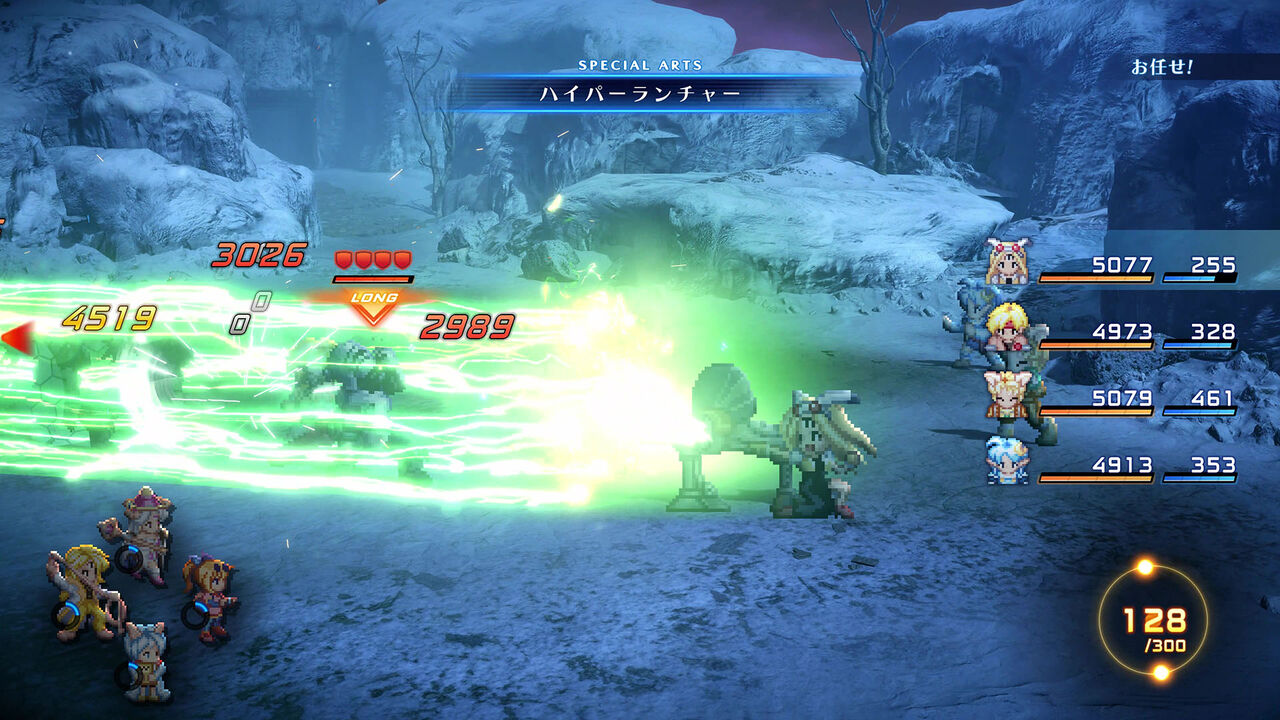The image size is (1280, 720).
Task: Select the blue-haired party member portrait
Action: point(1007,461)
